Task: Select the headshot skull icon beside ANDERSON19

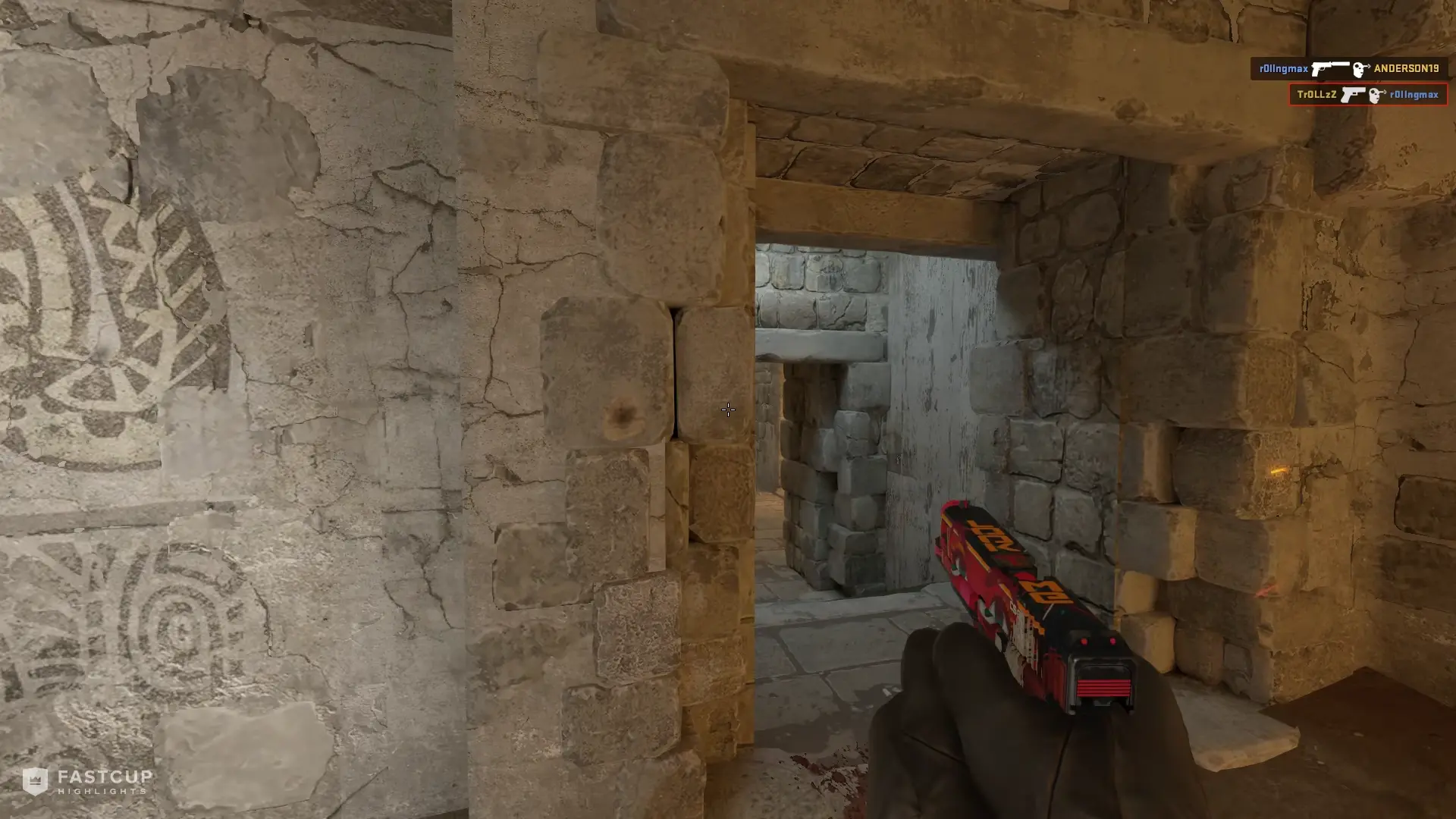Action: click(x=1358, y=69)
